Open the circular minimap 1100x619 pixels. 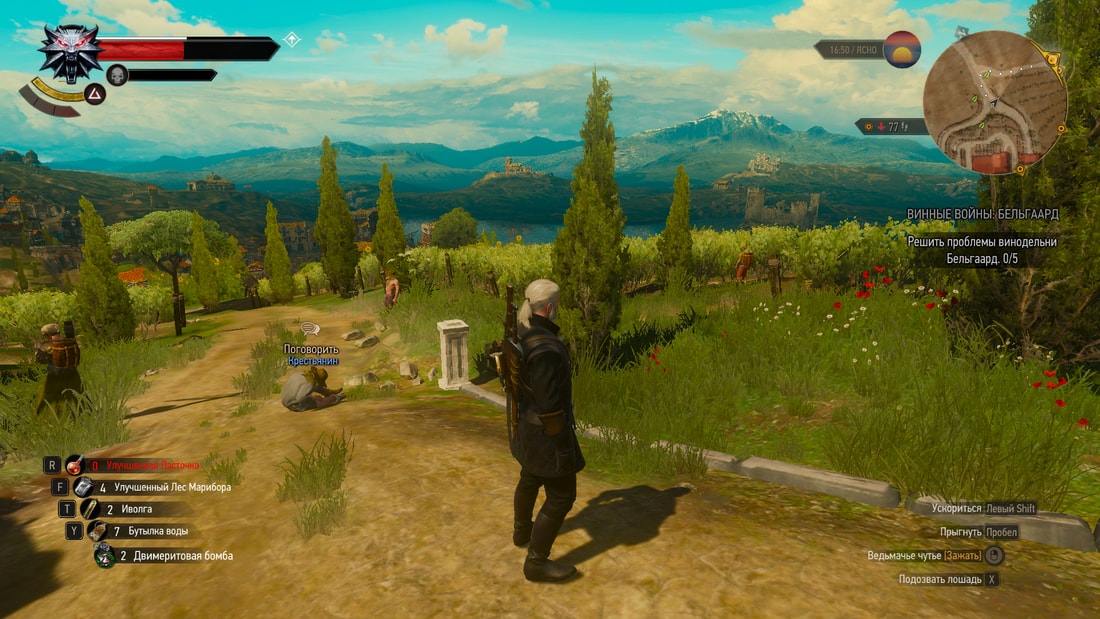(994, 102)
